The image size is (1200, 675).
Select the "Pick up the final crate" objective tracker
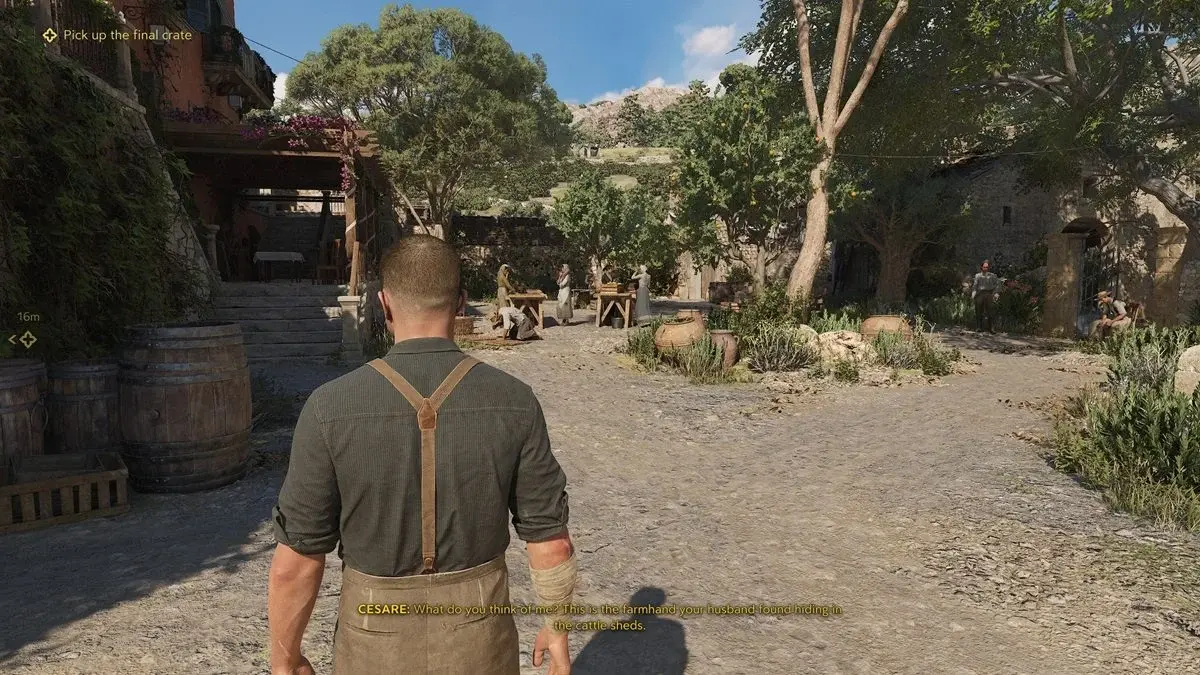coord(117,35)
